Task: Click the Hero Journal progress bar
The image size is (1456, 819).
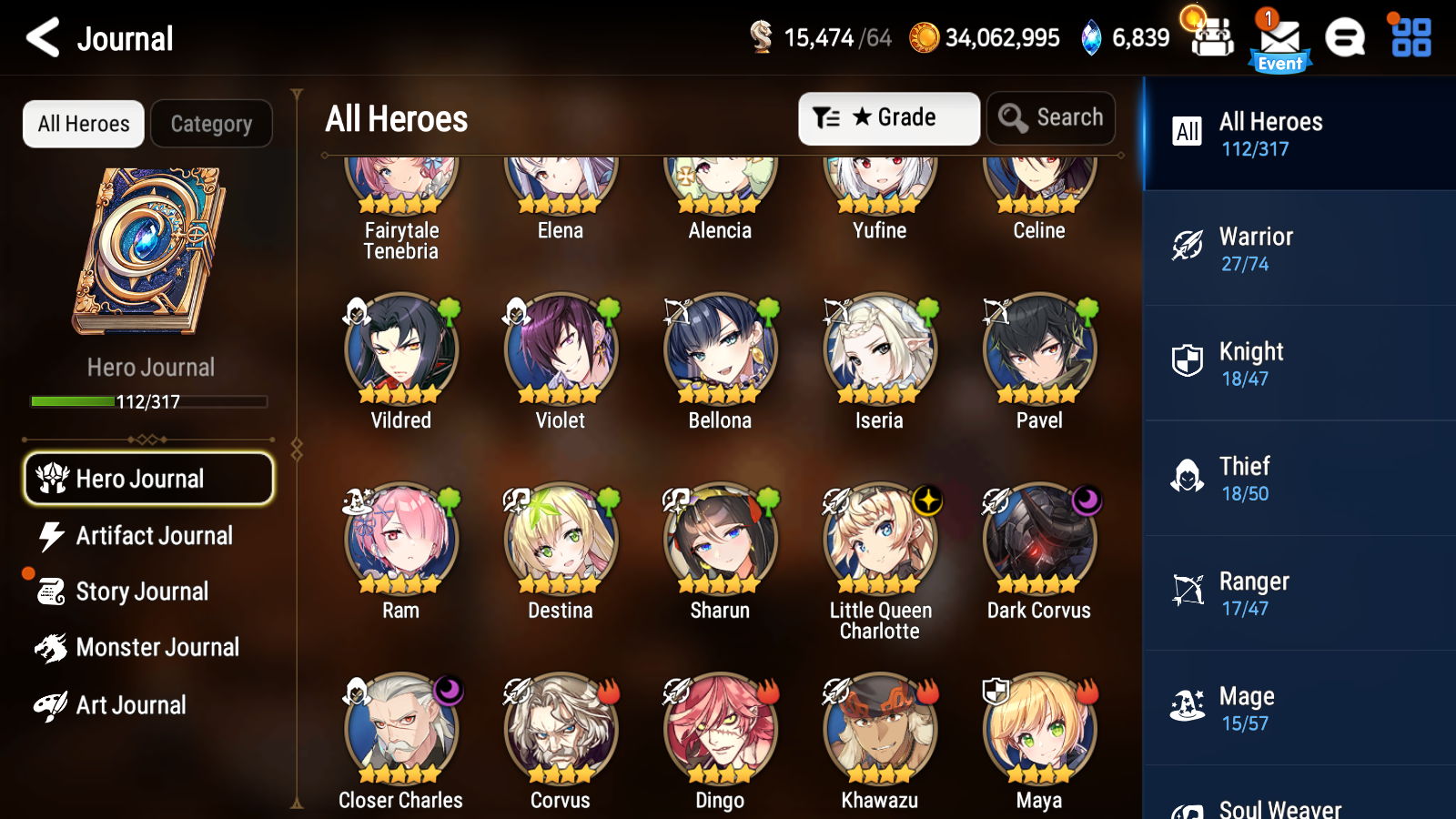Action: coord(147,400)
